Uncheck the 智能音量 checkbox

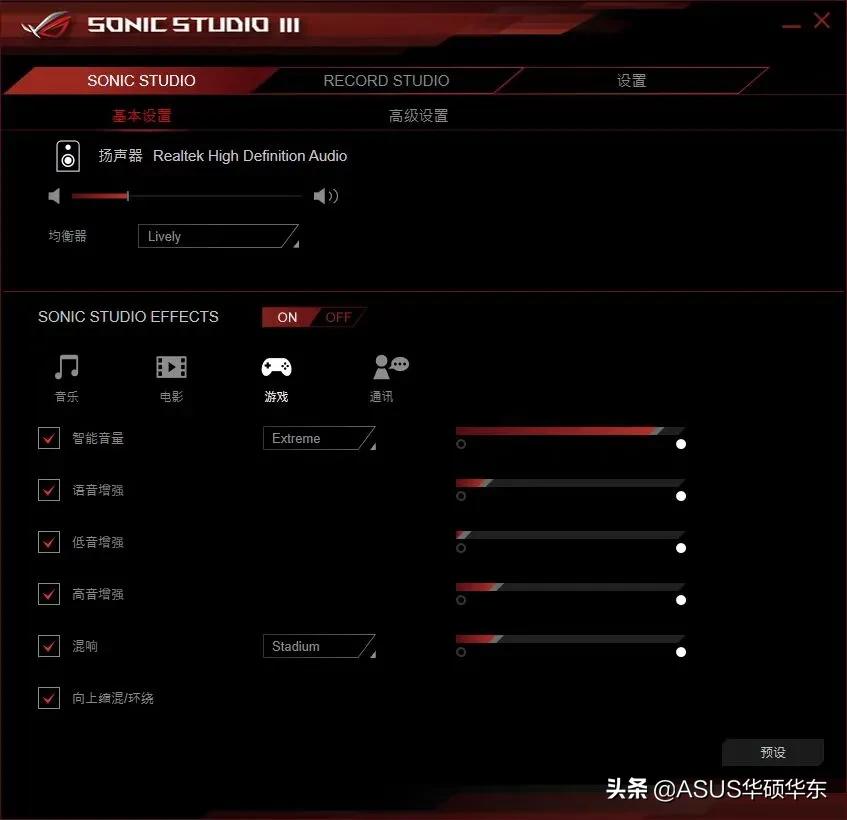coord(49,438)
